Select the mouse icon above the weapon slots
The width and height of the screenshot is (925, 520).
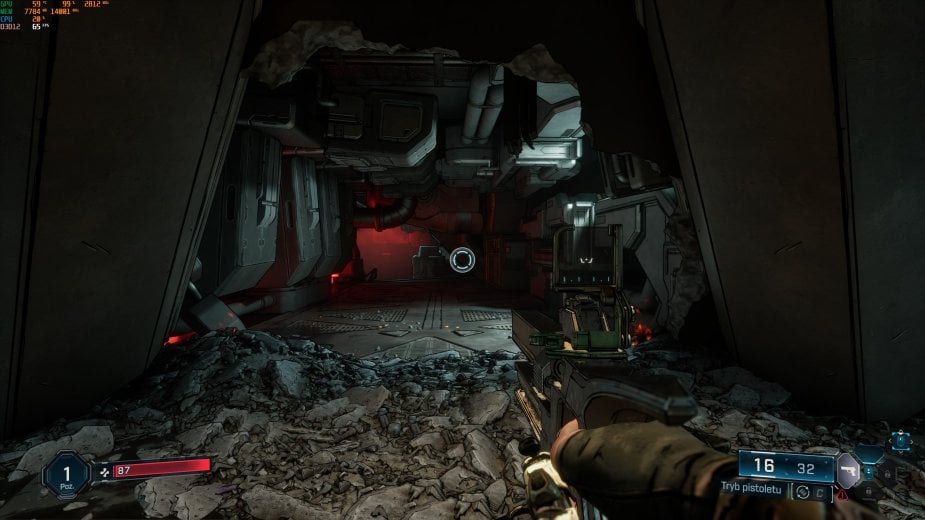pos(902,439)
